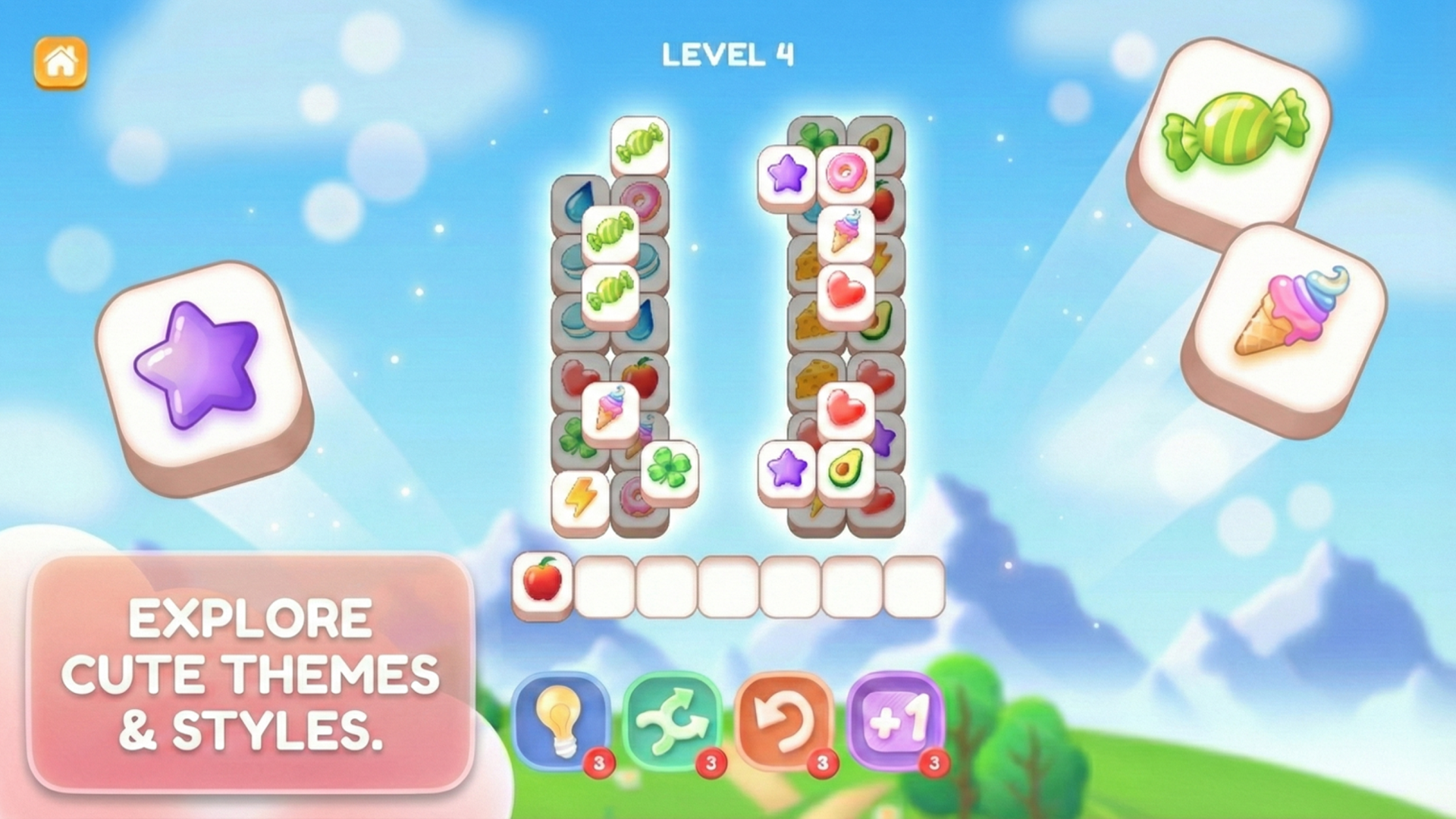Tap the LEVEL 4 title text
This screenshot has width=1456, height=819.
point(726,55)
